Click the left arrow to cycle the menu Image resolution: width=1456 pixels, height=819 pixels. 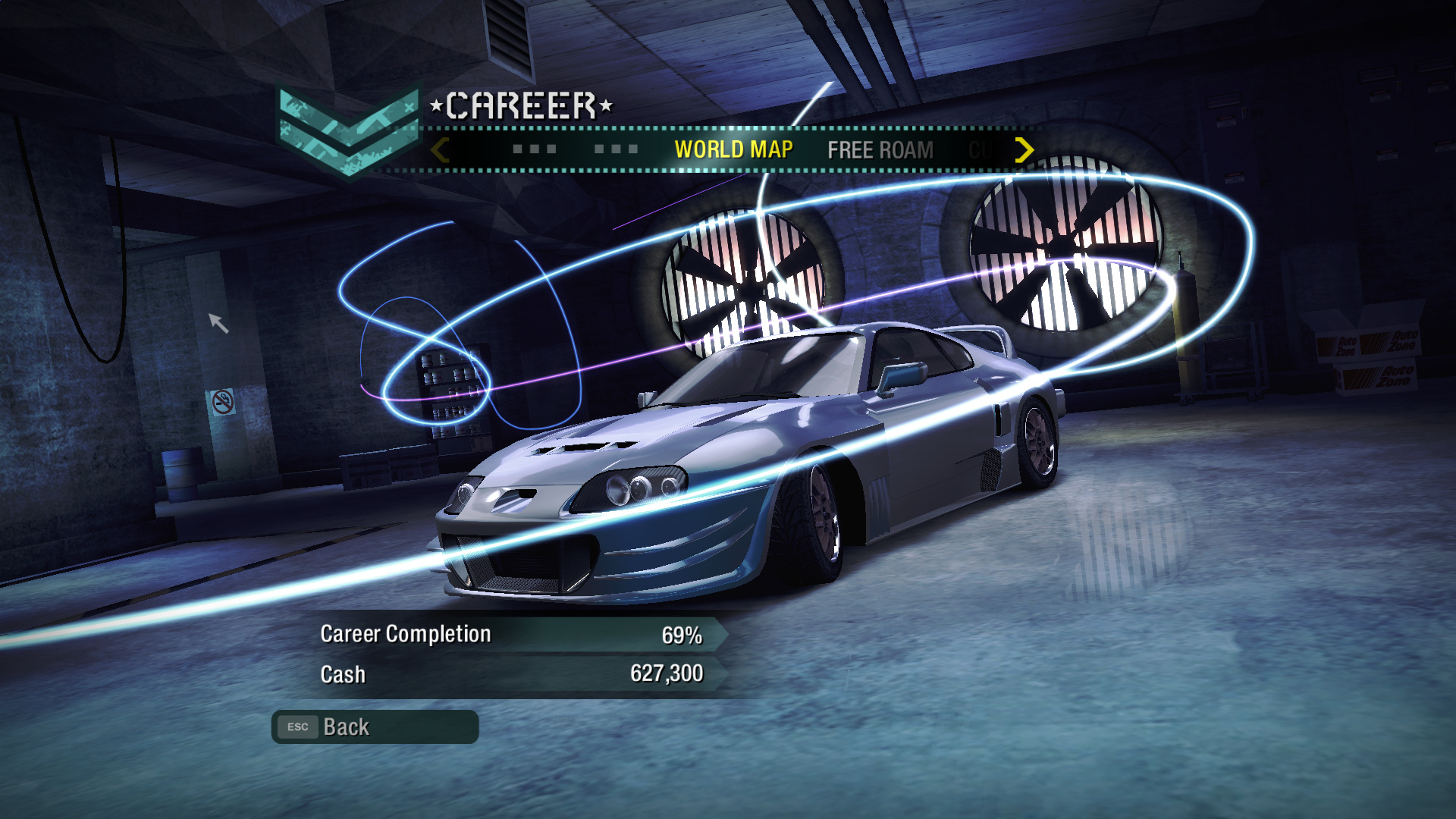pos(440,150)
